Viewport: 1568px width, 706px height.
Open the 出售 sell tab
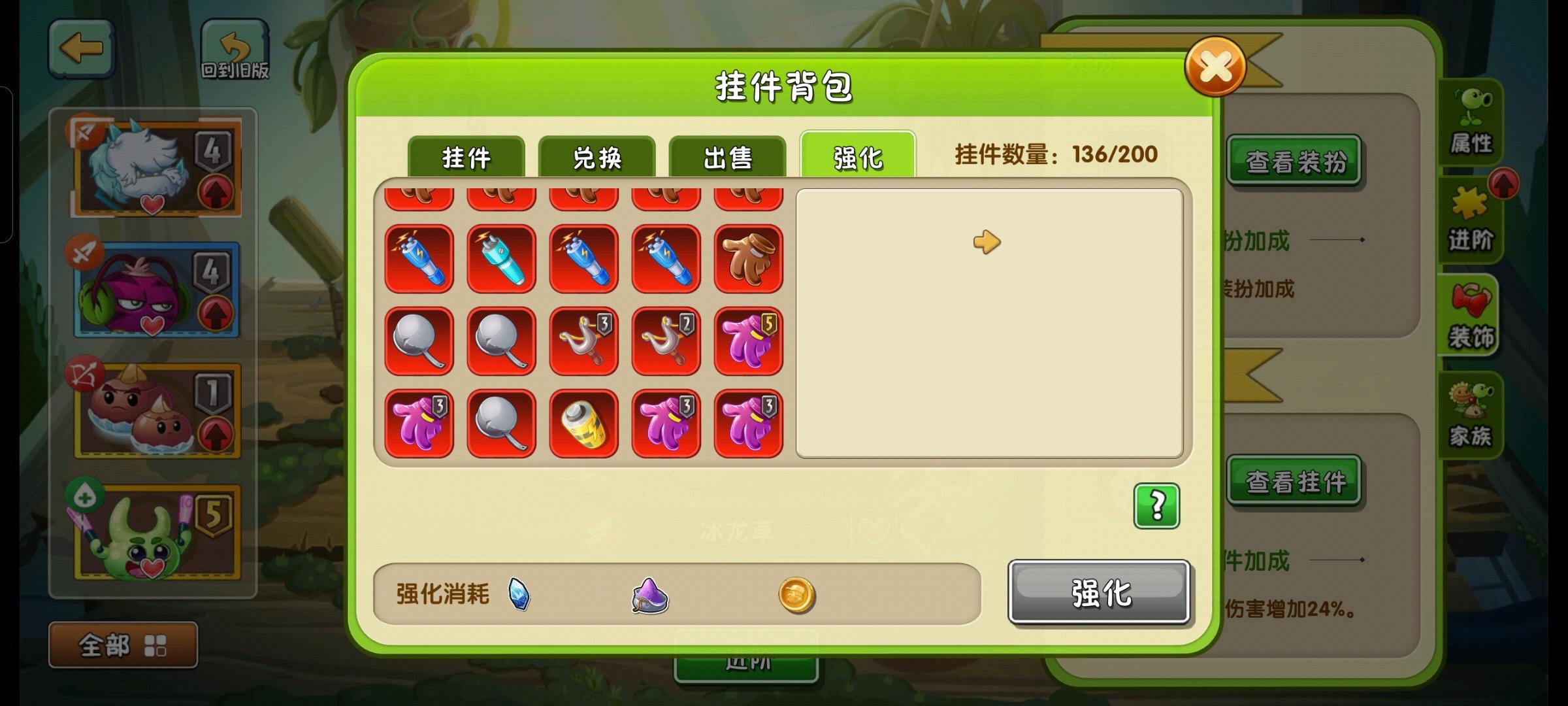728,157
